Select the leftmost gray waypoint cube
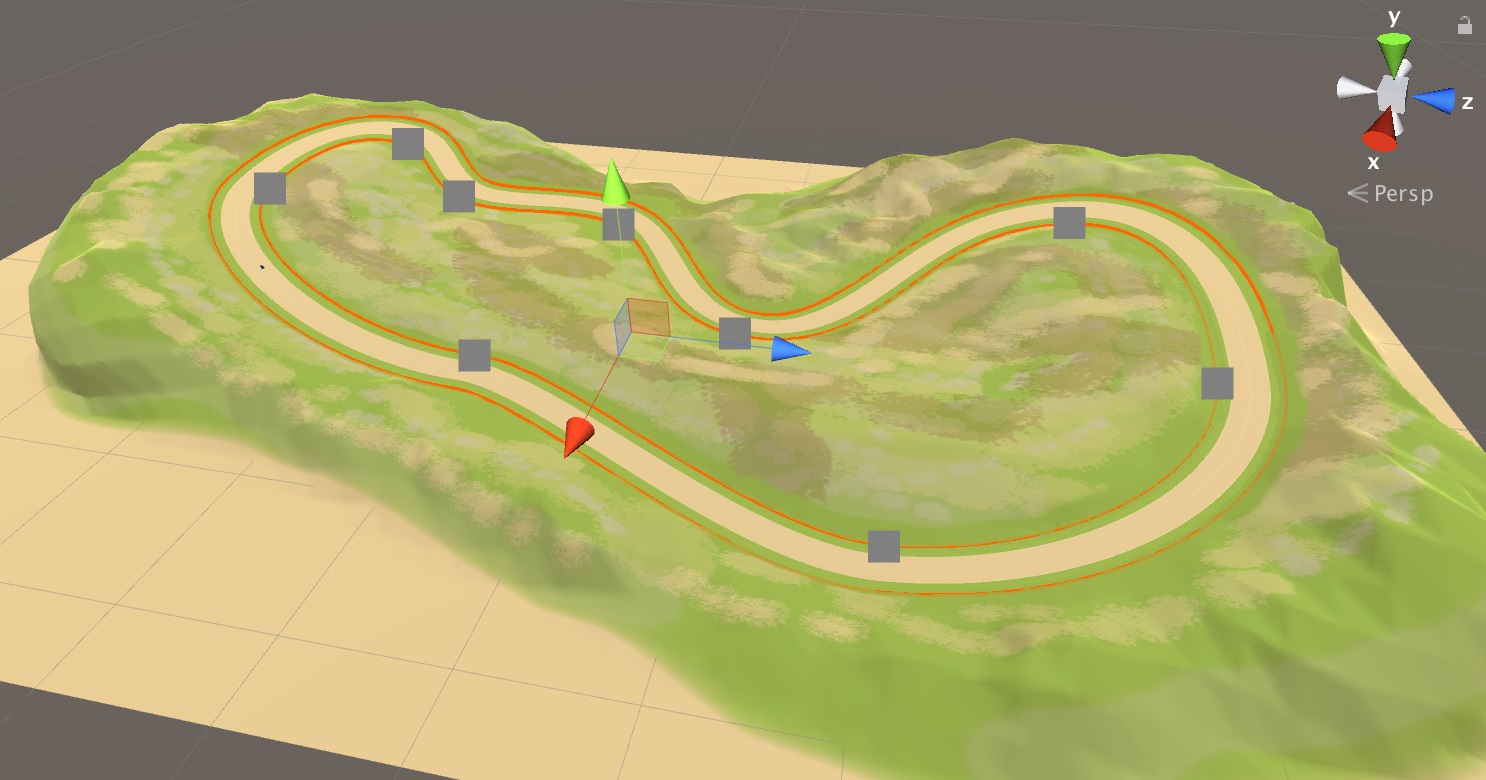 coord(269,188)
